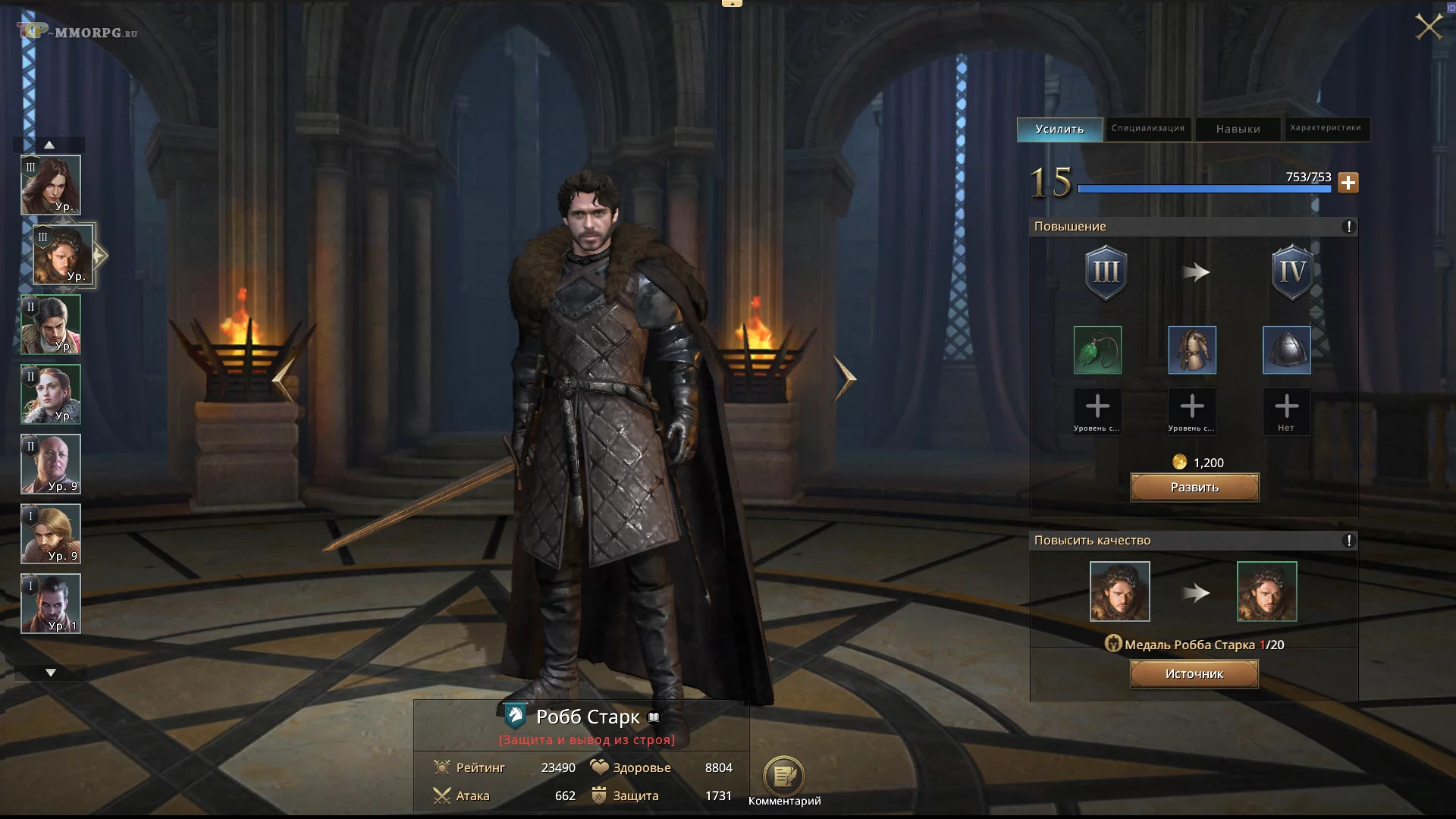Select the Характеристики tab
This screenshot has width=1456, height=819.
click(x=1325, y=129)
